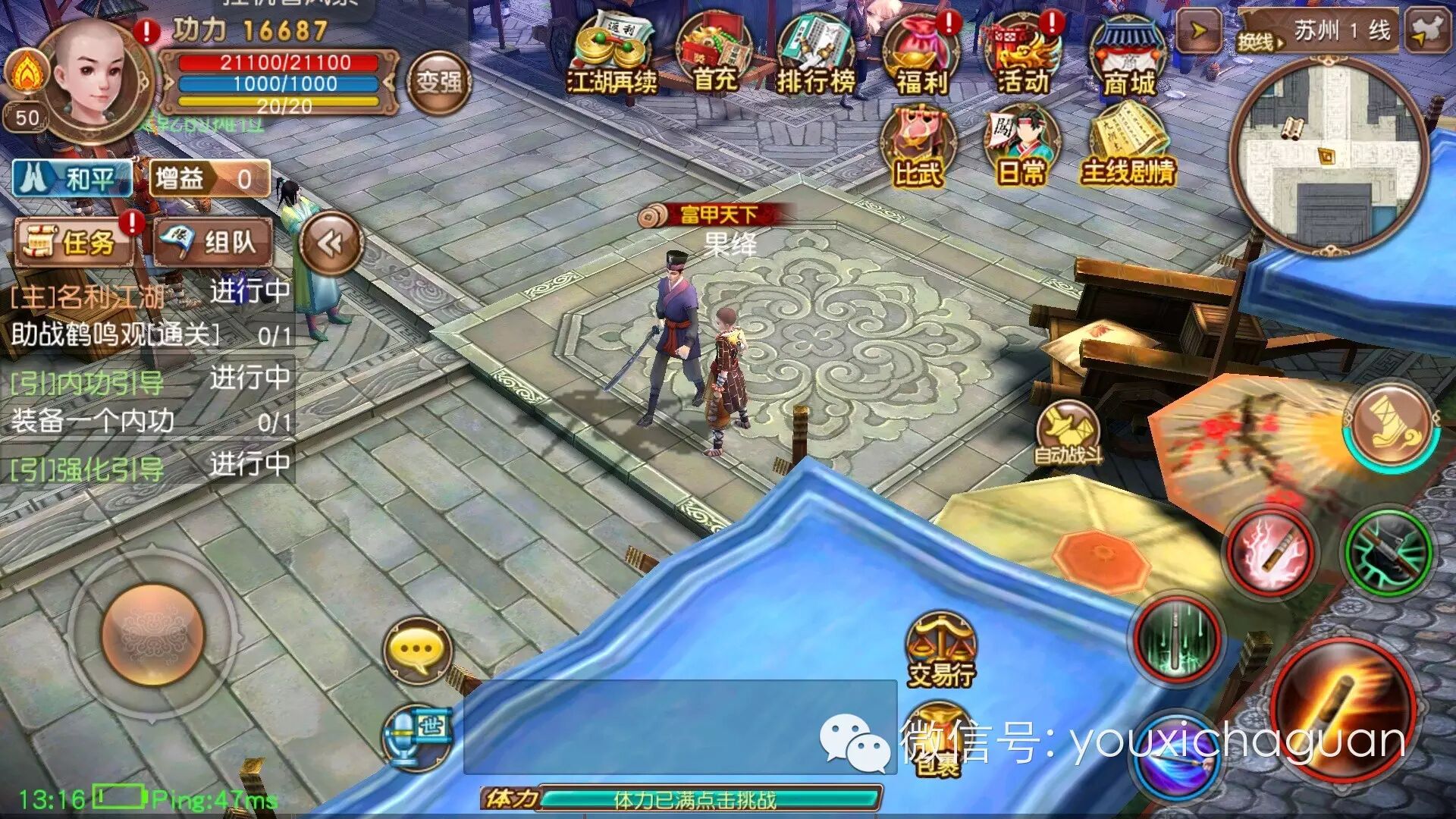This screenshot has height=819, width=1456.
Task: Click the circular minimap
Action: (x=1328, y=157)
